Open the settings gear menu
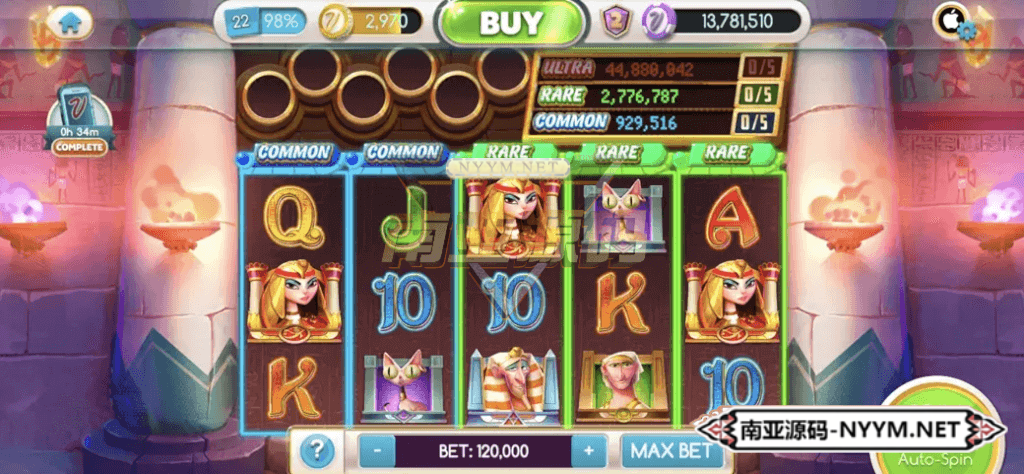This screenshot has width=1024, height=474. 955,21
